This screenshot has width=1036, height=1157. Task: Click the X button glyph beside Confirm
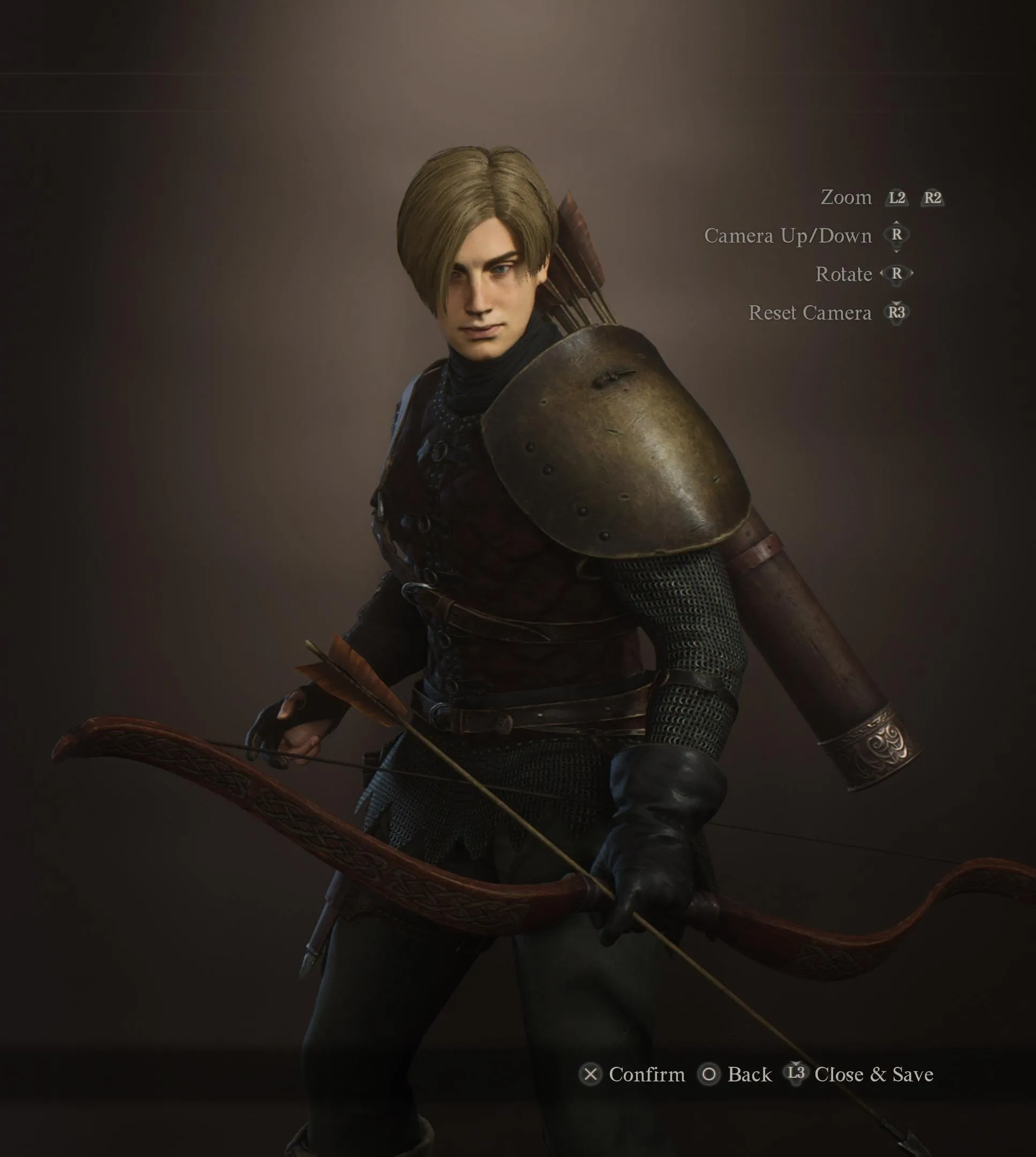point(592,1074)
